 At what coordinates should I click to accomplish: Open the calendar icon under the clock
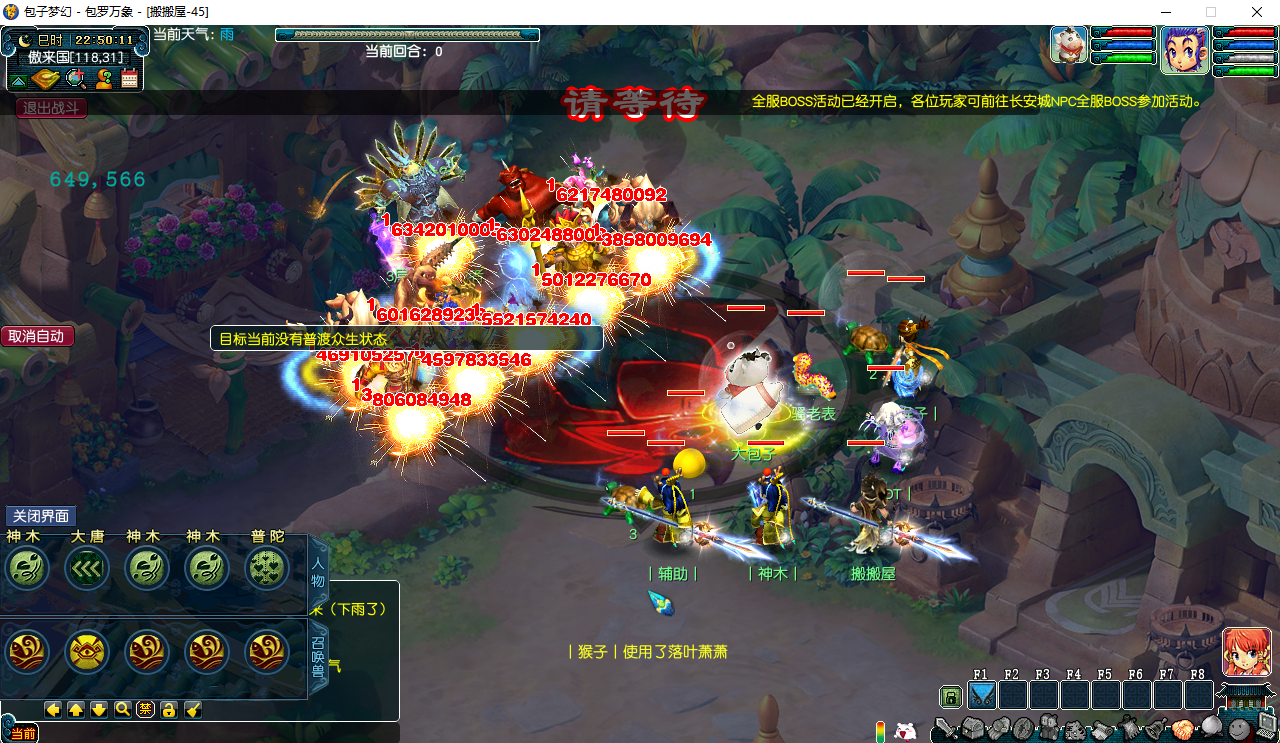point(129,79)
